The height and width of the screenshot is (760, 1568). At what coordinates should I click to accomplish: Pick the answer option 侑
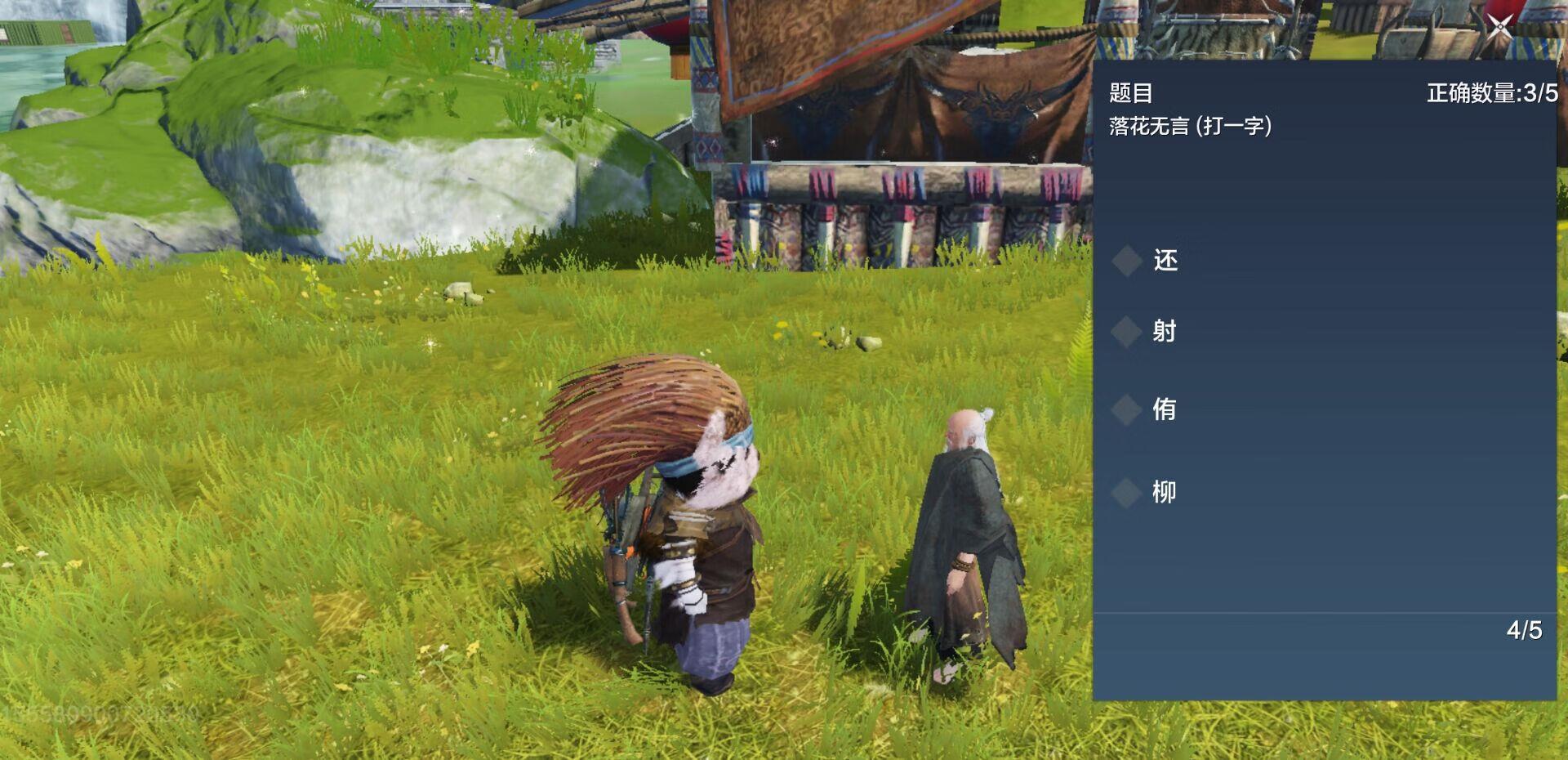(1164, 409)
